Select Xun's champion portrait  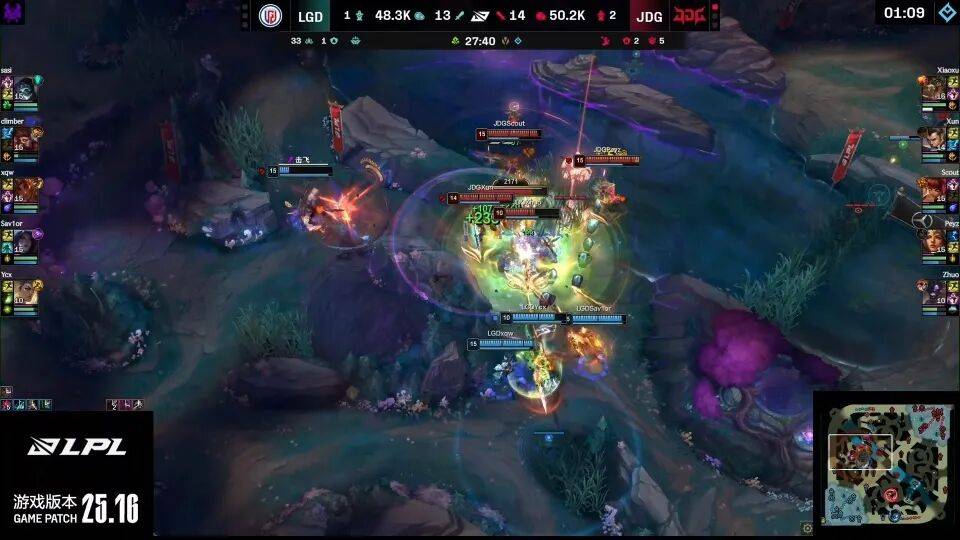(x=934, y=139)
